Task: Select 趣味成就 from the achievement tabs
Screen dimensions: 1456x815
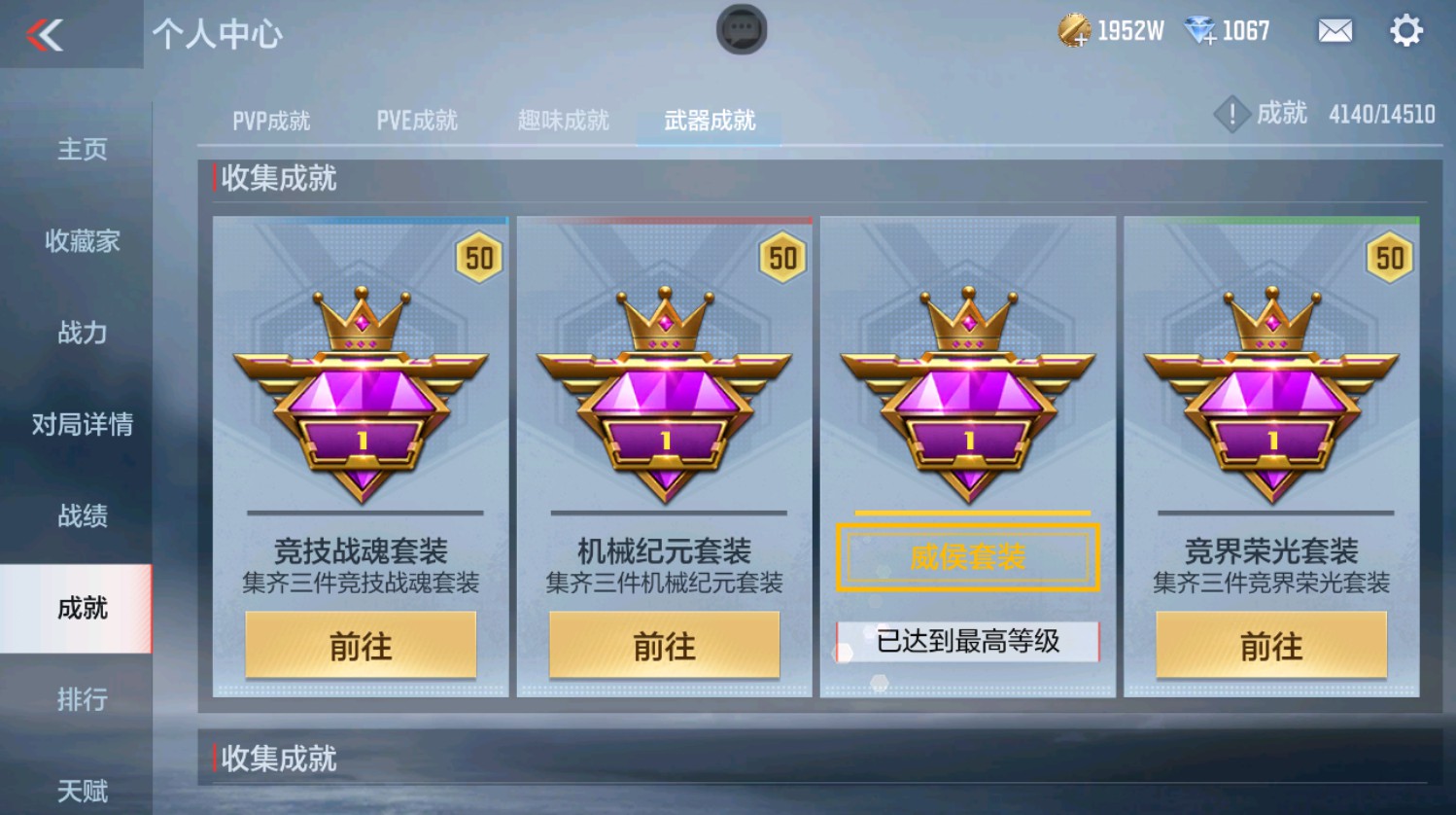Action: tap(562, 121)
